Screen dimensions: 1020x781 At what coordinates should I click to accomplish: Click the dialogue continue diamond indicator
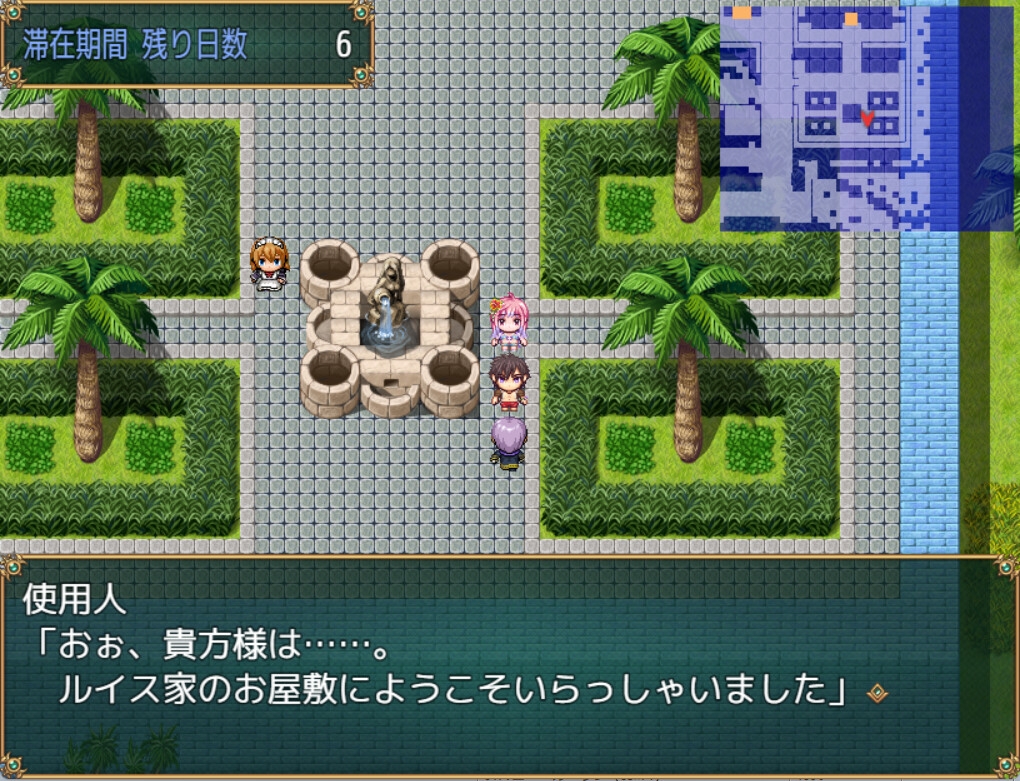[875, 692]
